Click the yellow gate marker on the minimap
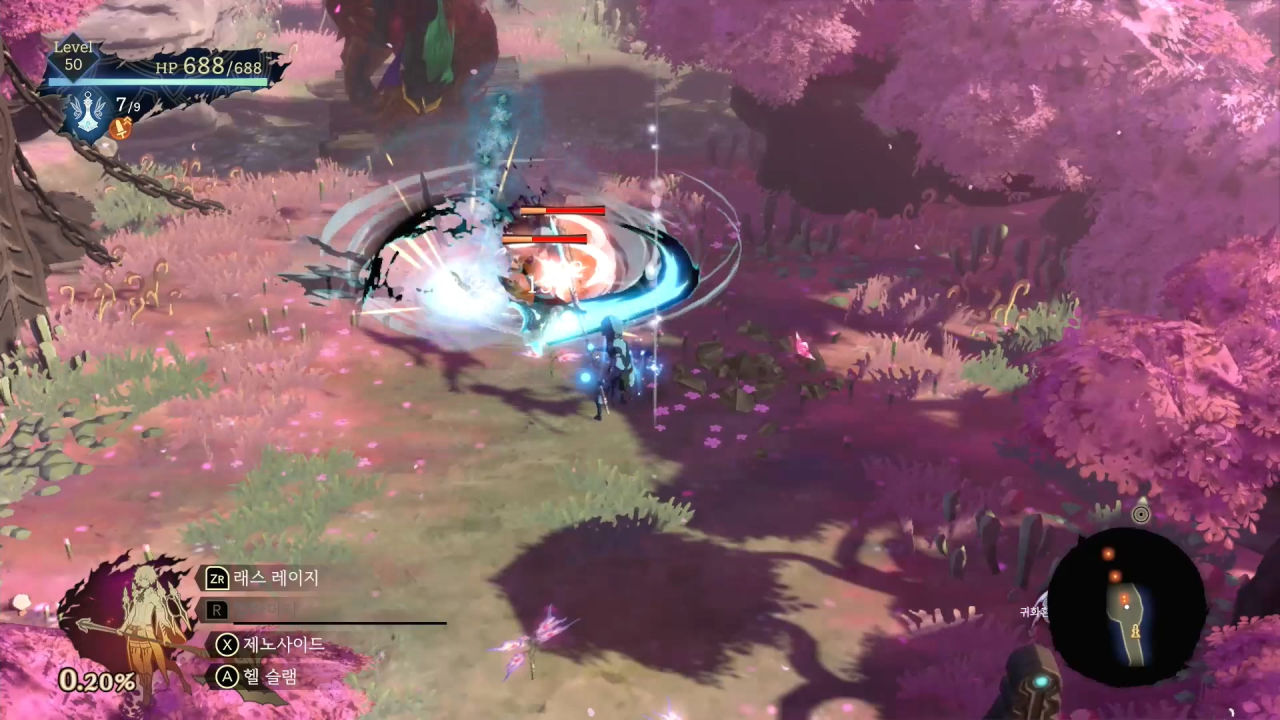 tap(1135, 632)
